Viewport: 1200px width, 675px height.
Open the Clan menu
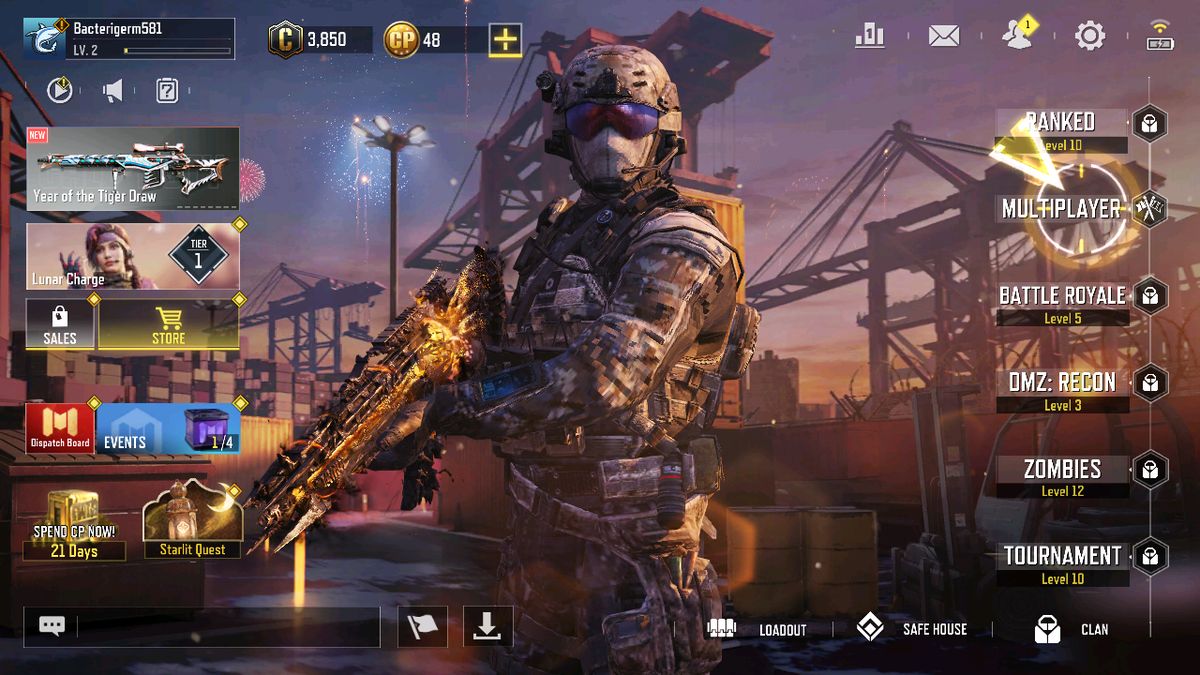click(1071, 629)
